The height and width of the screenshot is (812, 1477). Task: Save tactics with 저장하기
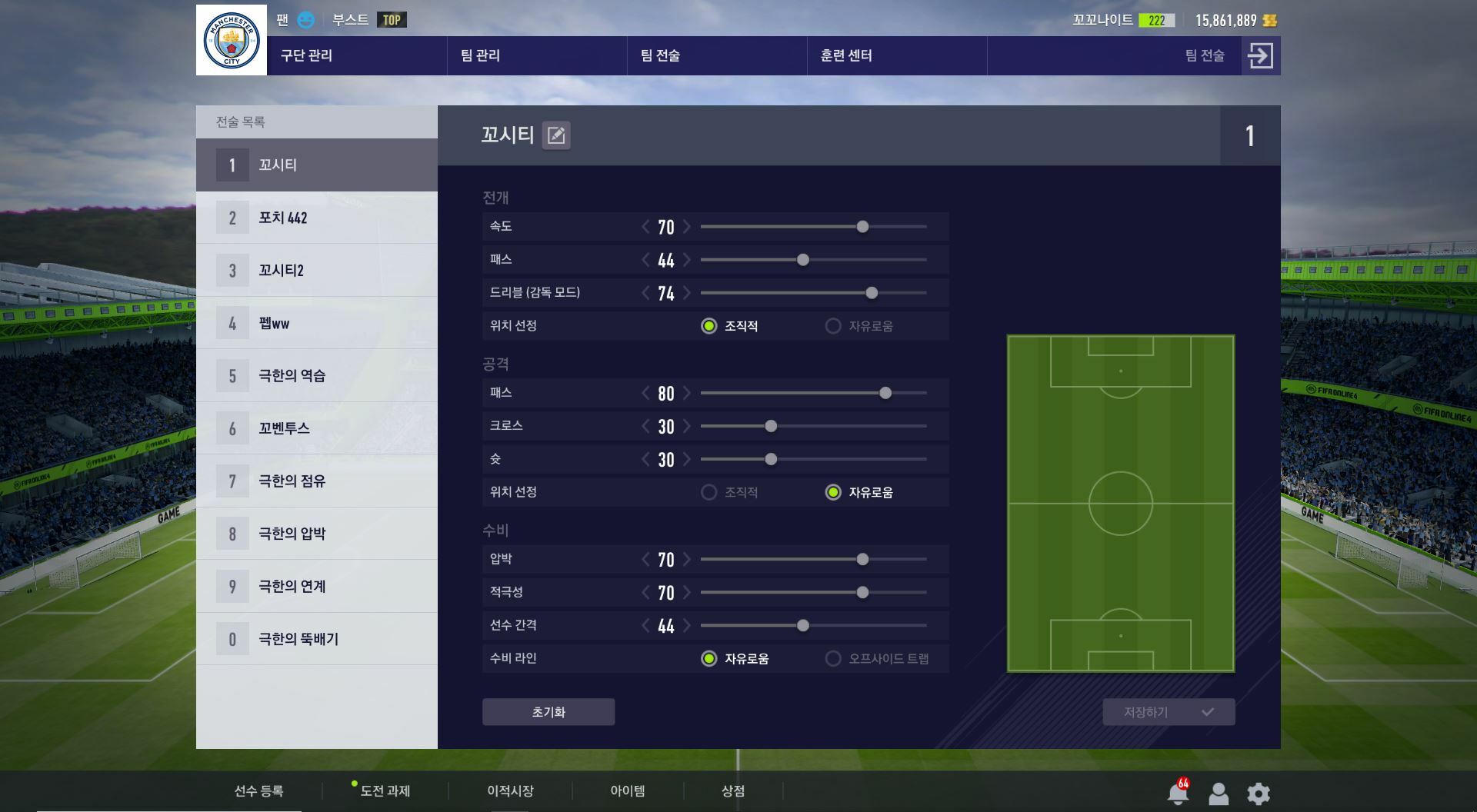click(1168, 712)
